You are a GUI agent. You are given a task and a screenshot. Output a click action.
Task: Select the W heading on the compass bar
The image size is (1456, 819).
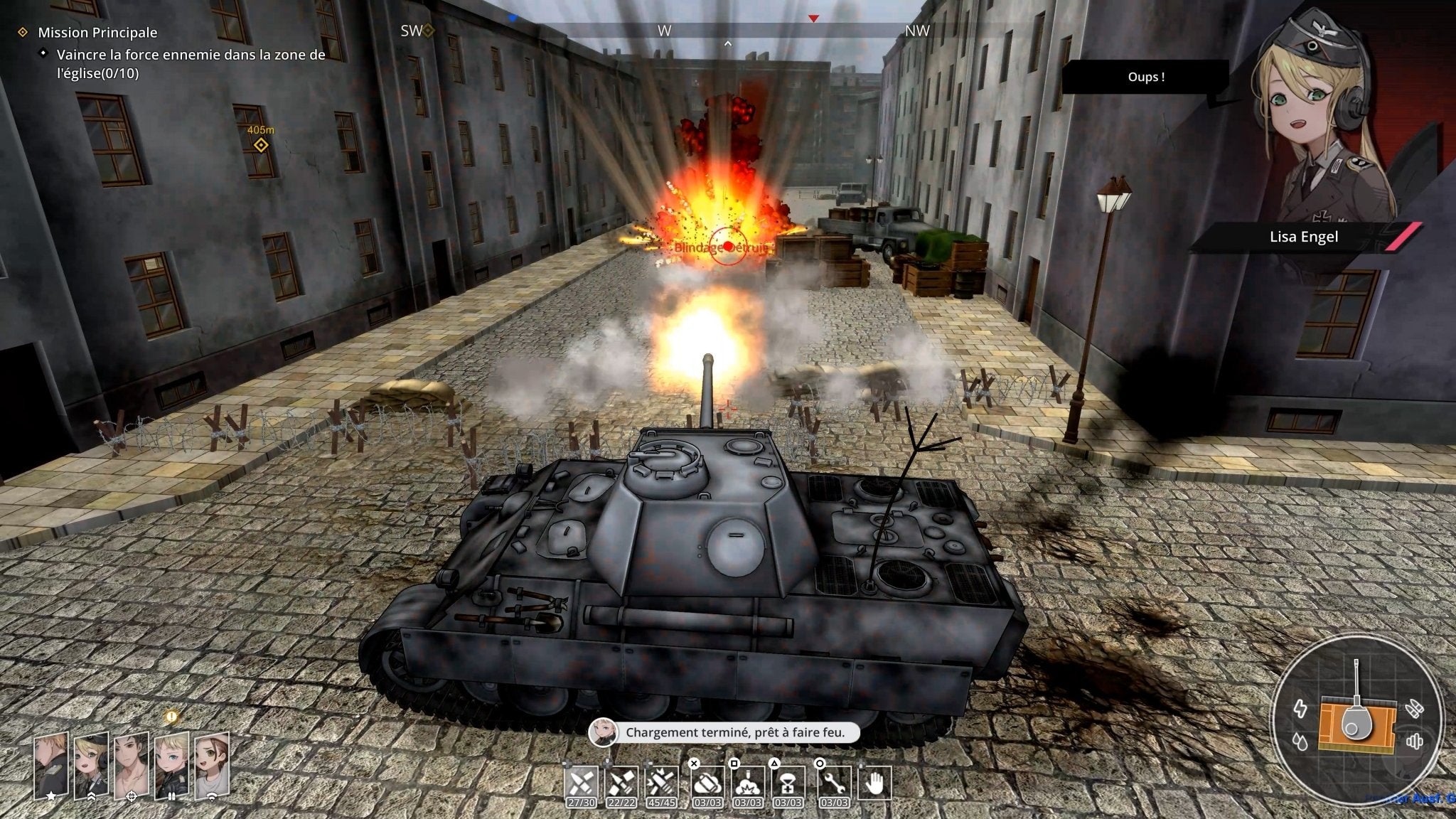click(665, 31)
